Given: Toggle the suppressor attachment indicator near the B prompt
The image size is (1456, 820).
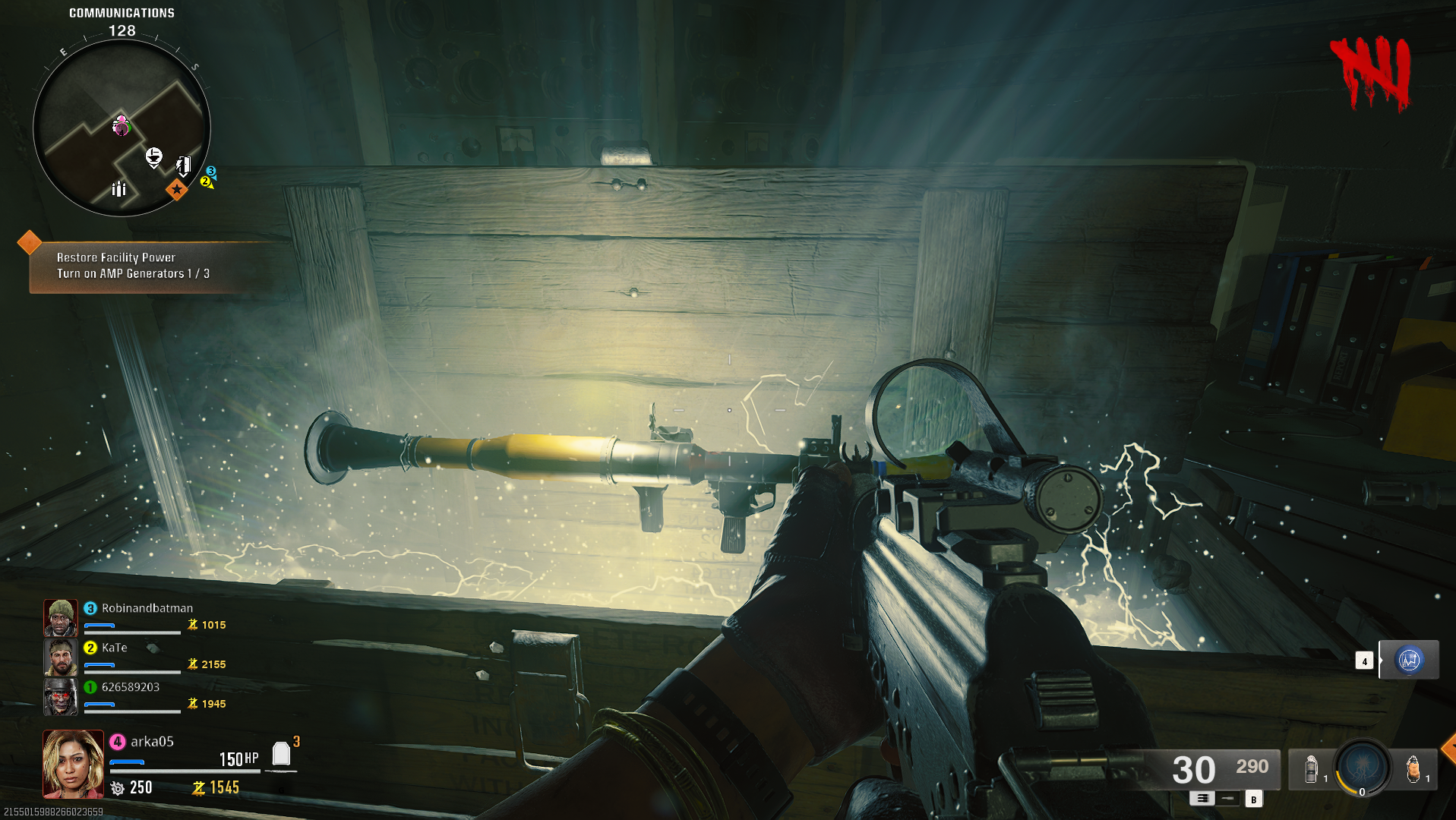Looking at the screenshot, I should [x=1227, y=799].
